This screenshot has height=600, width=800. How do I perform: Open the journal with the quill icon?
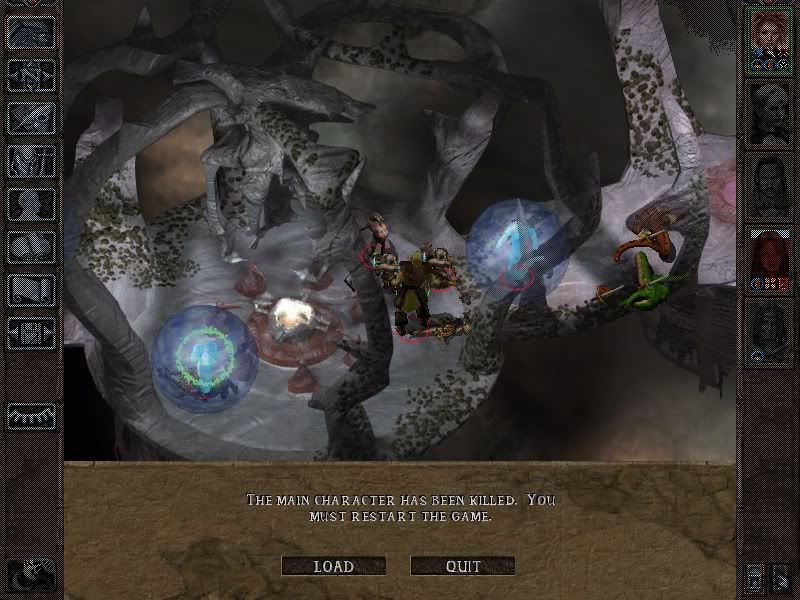tap(31, 118)
